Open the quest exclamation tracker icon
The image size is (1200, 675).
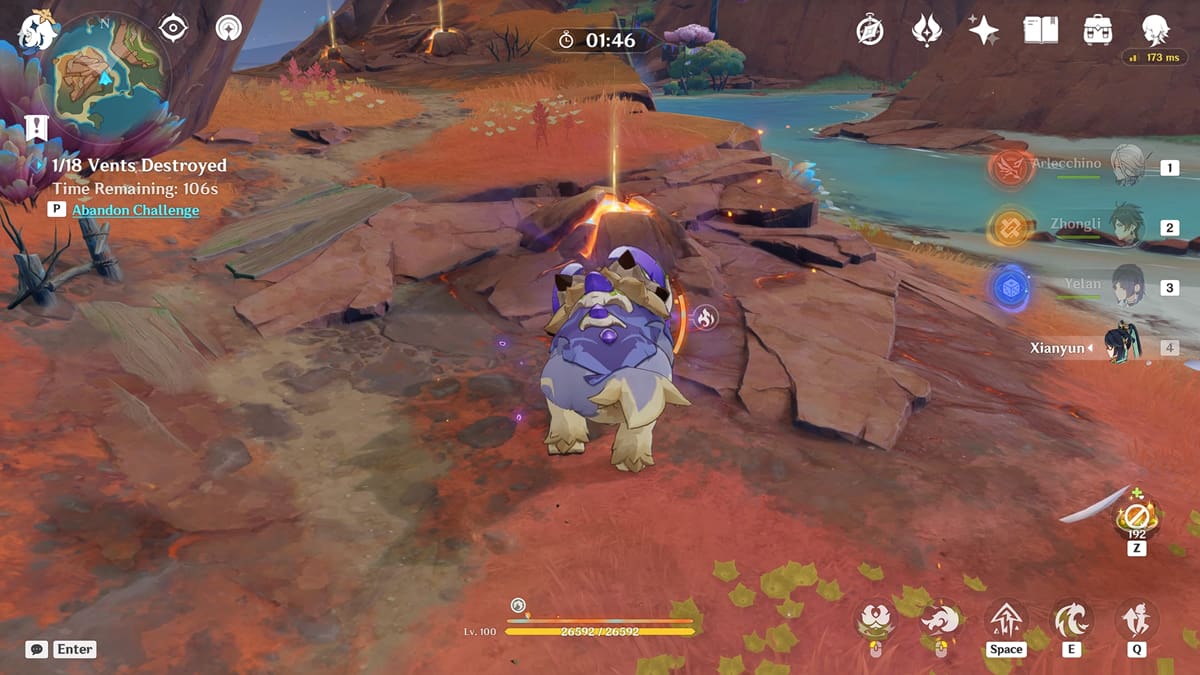pos(36,128)
